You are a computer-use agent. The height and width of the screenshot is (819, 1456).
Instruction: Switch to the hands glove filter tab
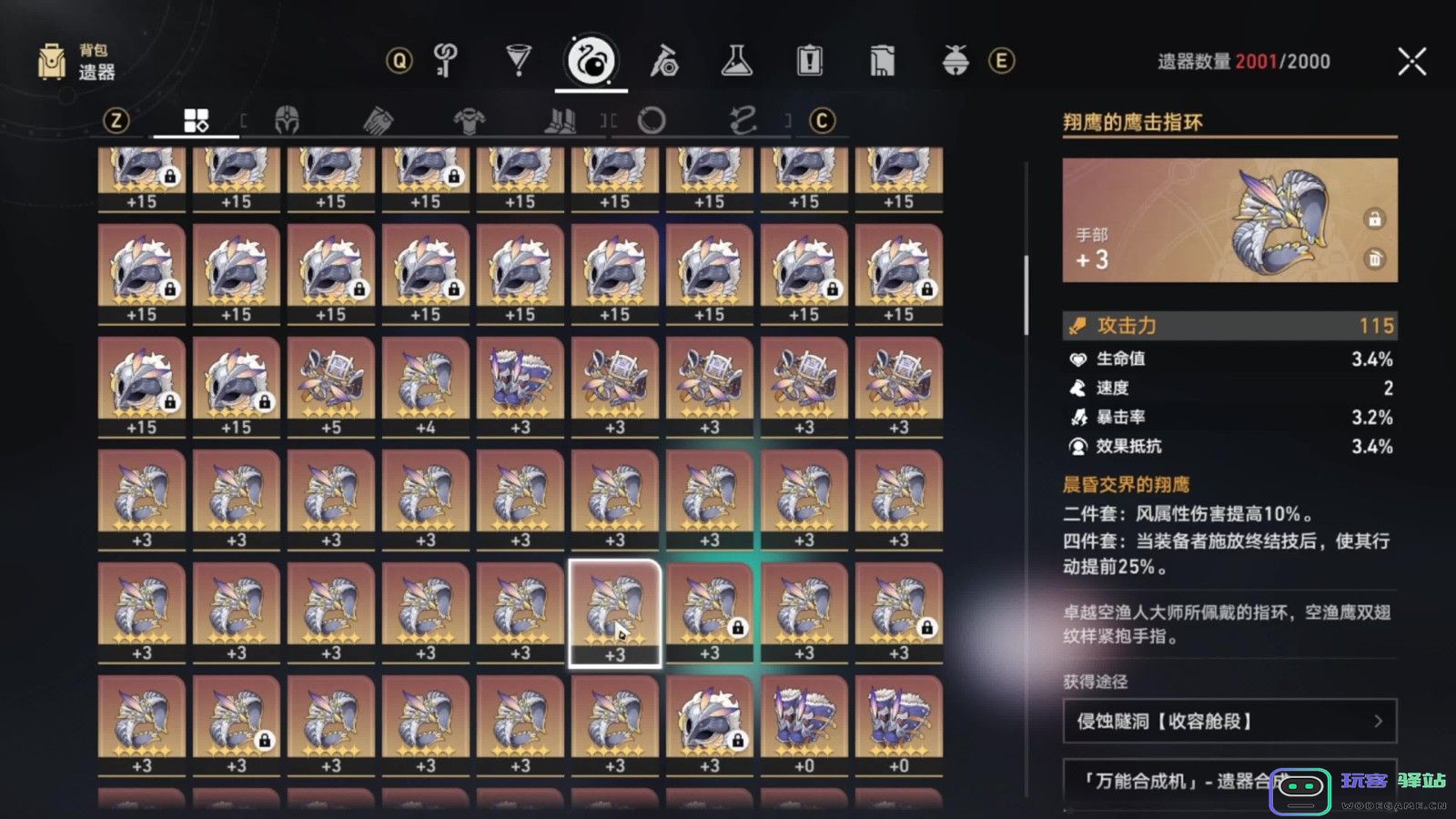pyautogui.click(x=378, y=120)
